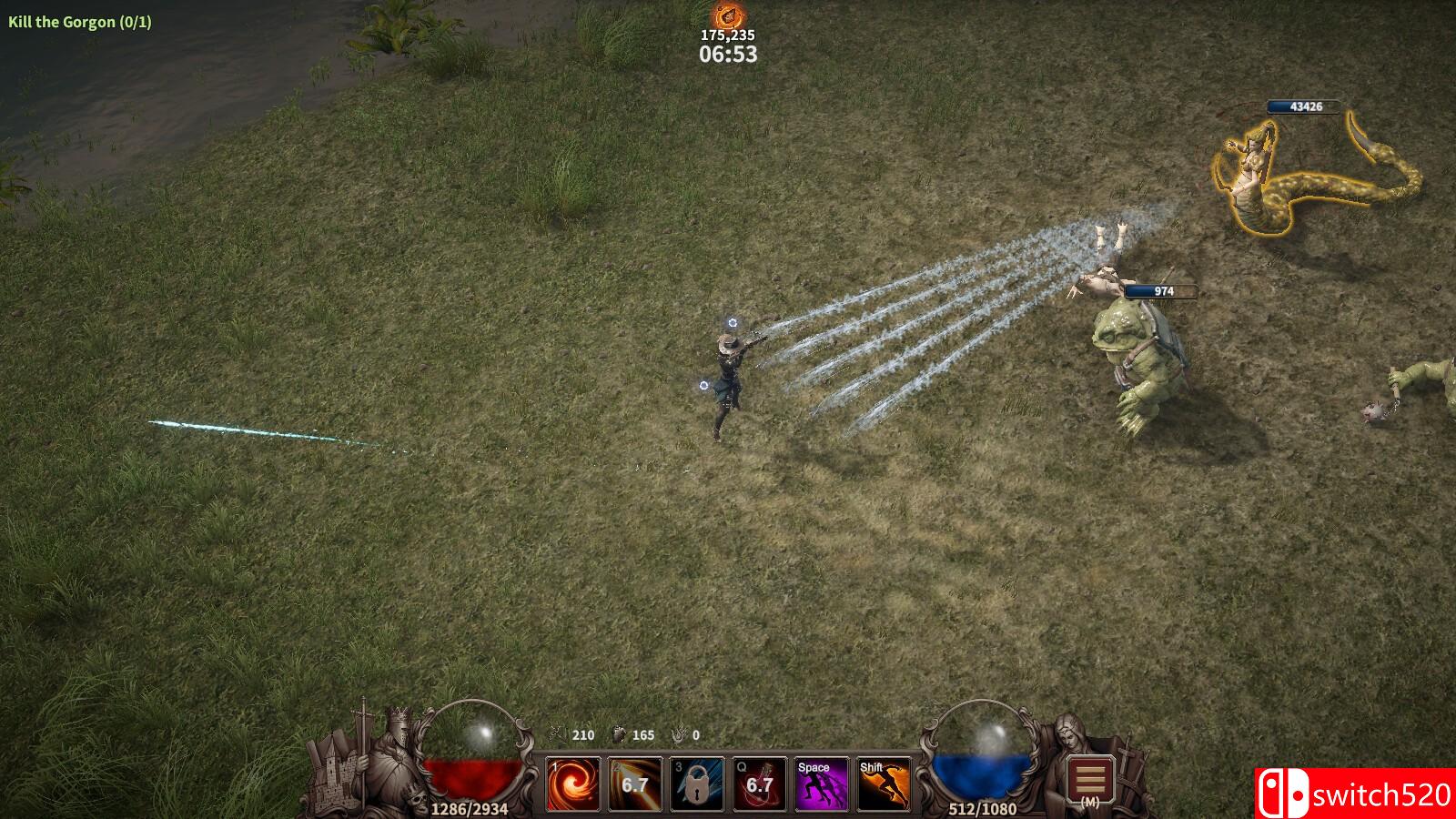The width and height of the screenshot is (1456, 819).
Task: Click the score value 175,235
Action: tap(728, 36)
